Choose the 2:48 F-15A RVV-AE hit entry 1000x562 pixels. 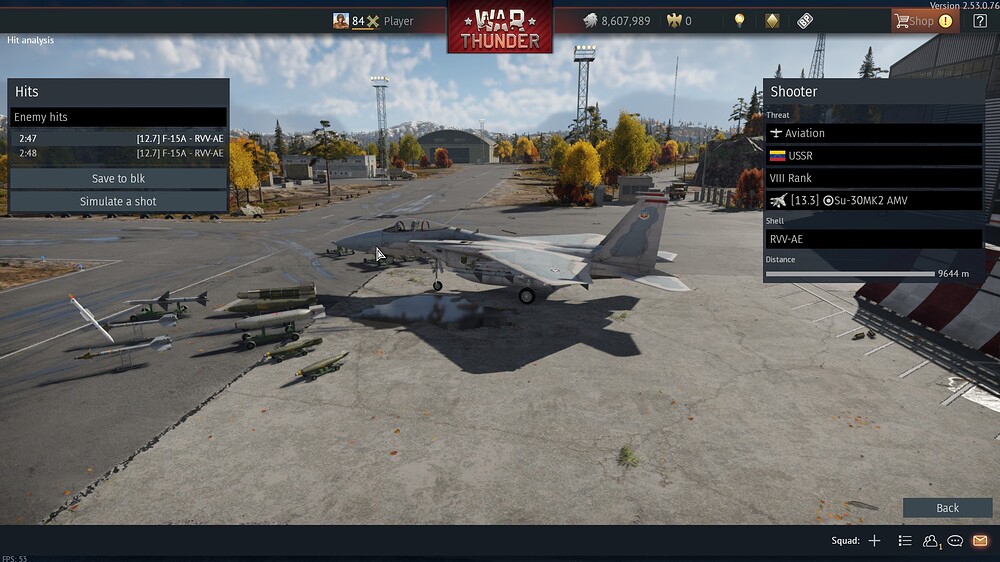point(118,153)
